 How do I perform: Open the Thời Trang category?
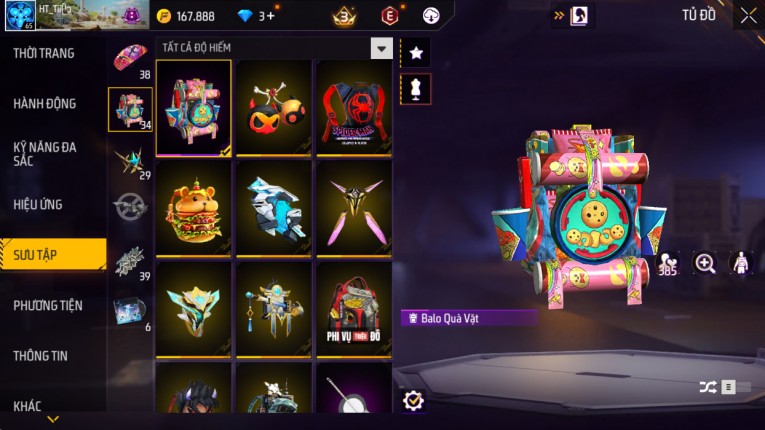tap(45, 53)
